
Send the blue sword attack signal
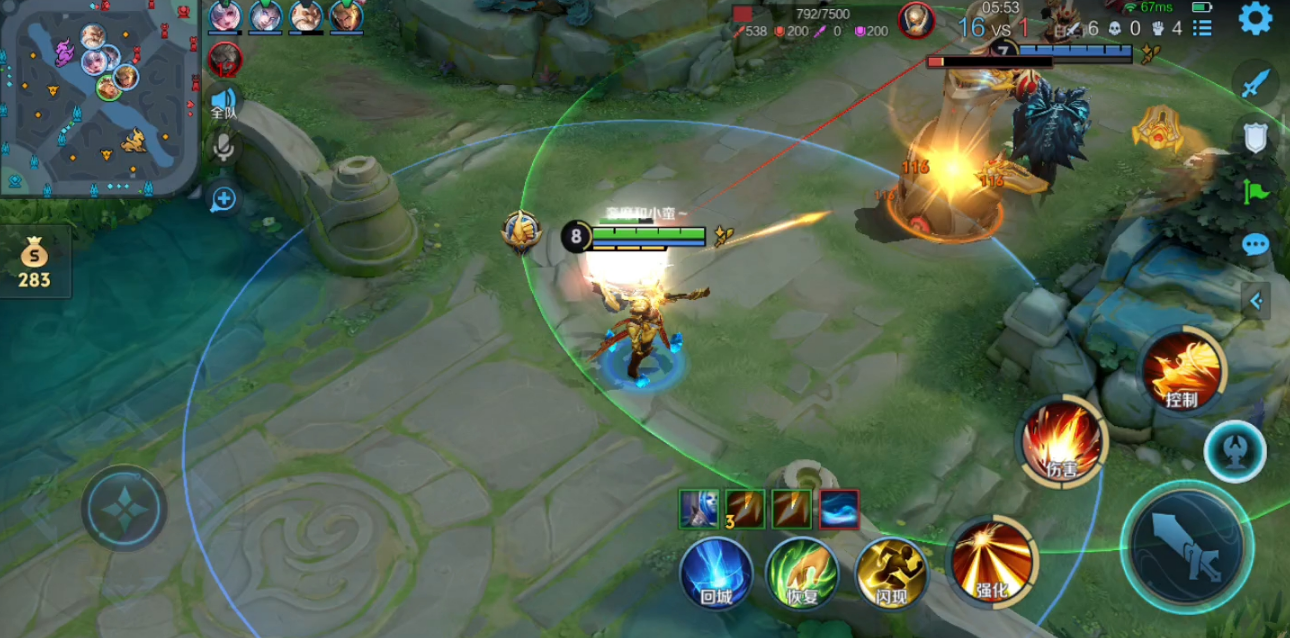pyautogui.click(x=1255, y=83)
